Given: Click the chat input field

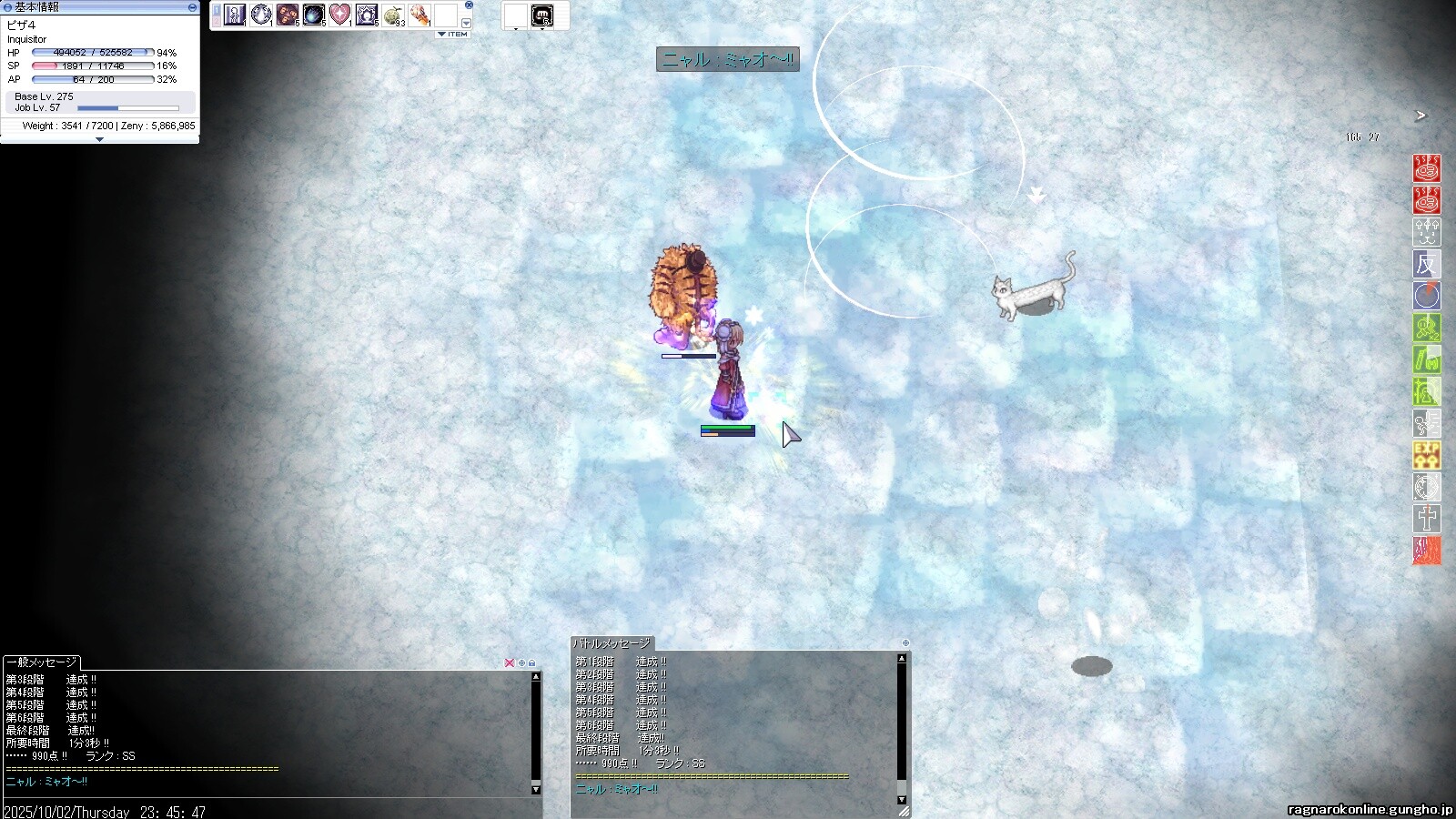Looking at the screenshot, I should pos(273,811).
